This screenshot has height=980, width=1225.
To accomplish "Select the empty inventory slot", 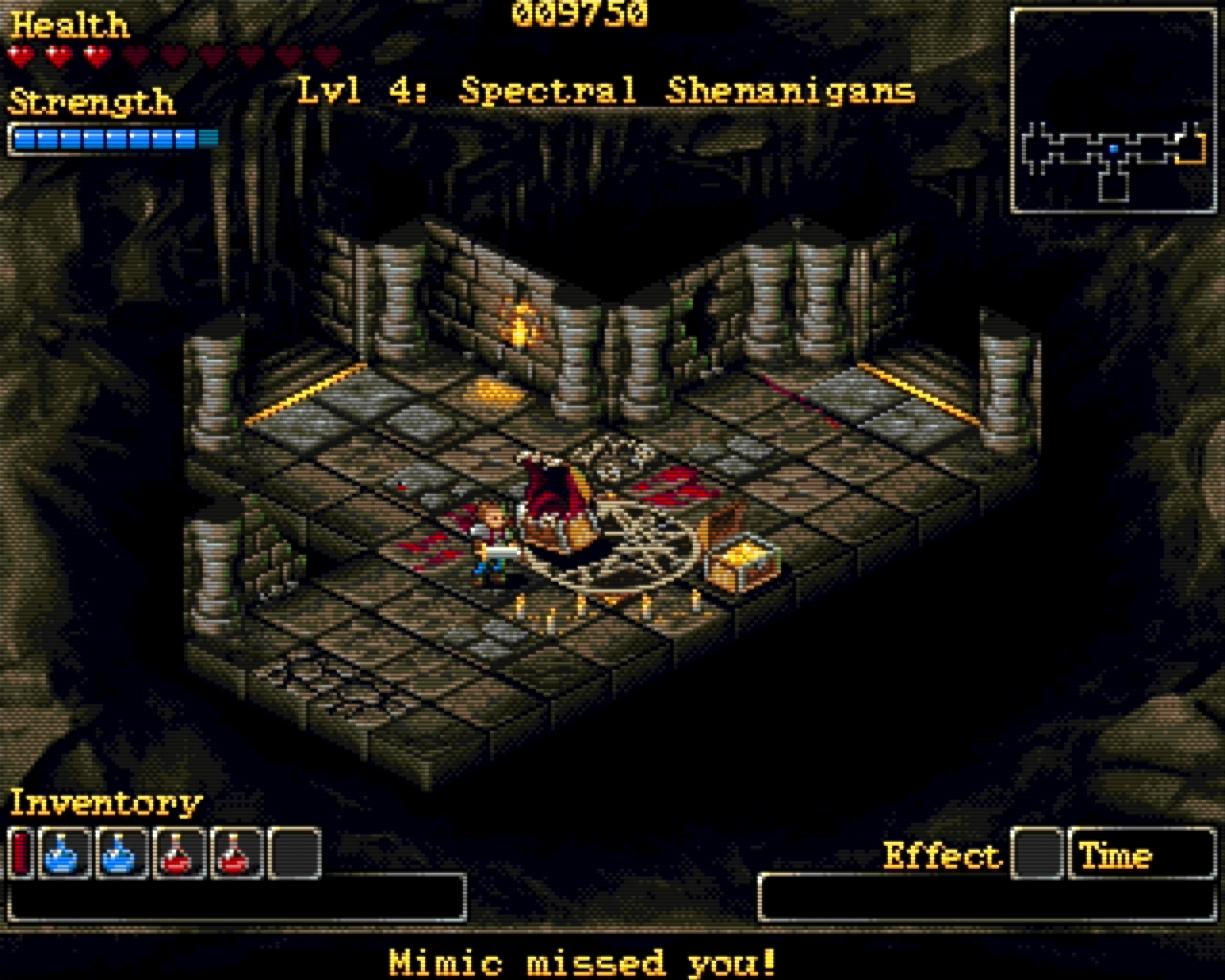I will pyautogui.click(x=294, y=853).
